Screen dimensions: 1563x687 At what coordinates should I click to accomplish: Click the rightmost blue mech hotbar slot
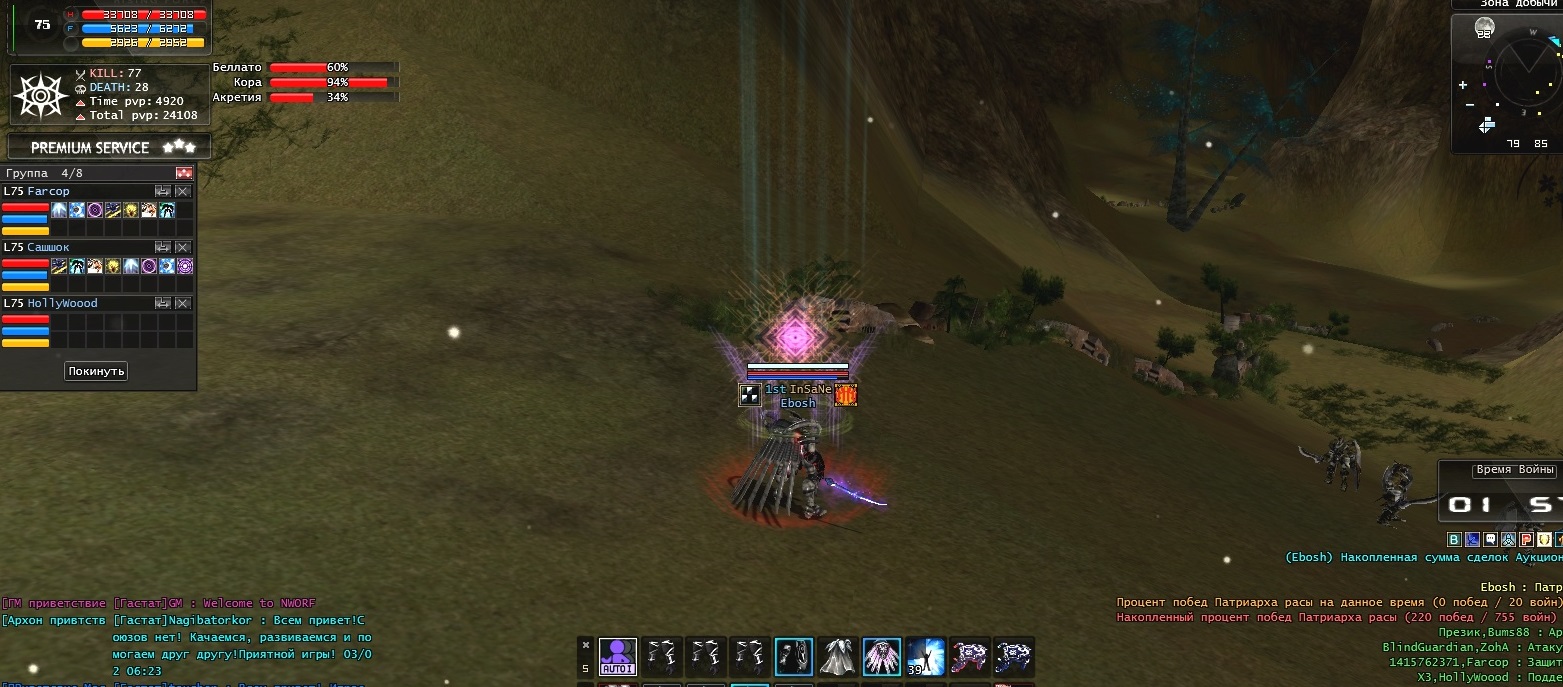1014,657
